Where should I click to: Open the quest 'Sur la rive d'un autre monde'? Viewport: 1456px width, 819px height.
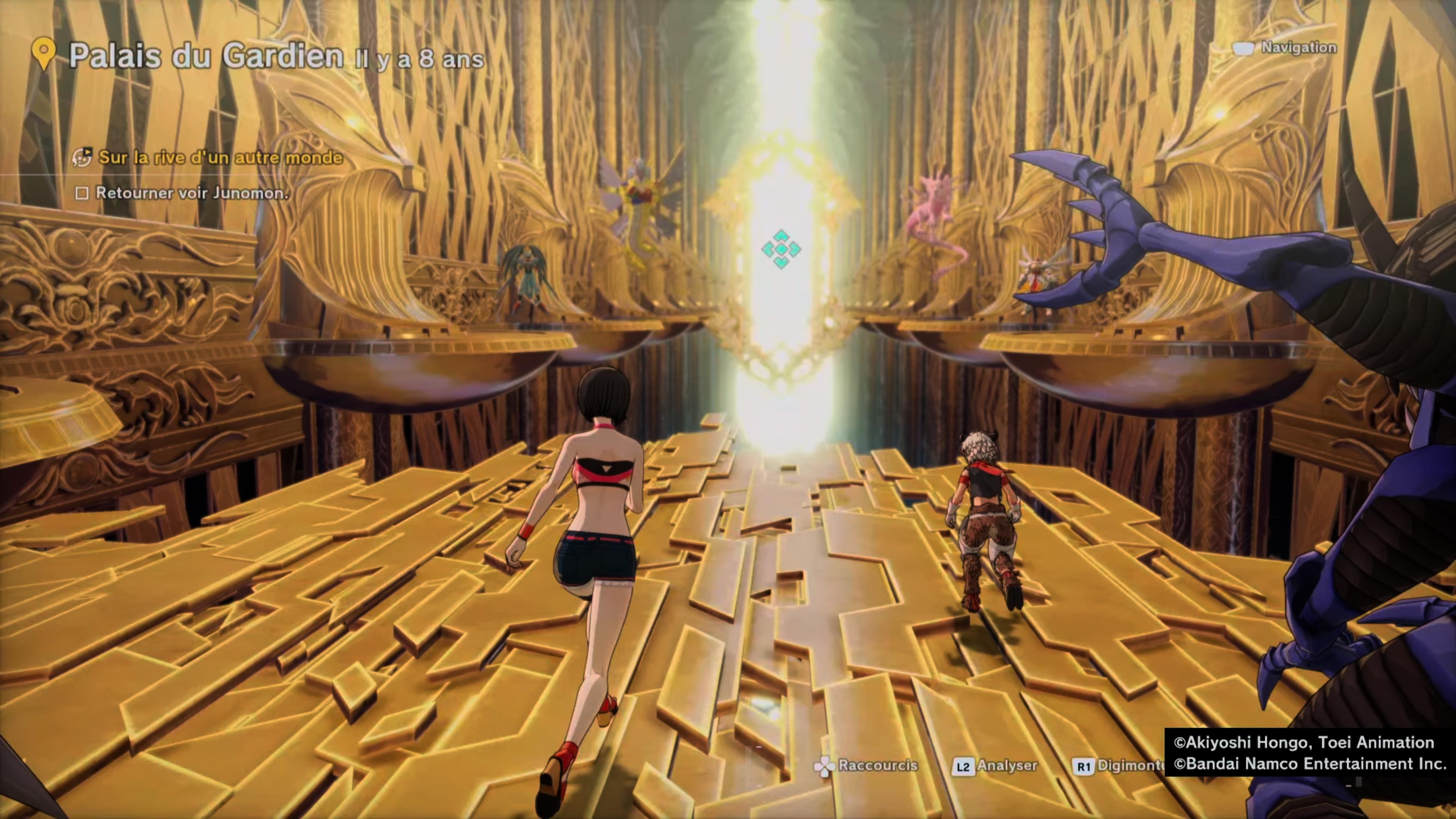click(220, 157)
